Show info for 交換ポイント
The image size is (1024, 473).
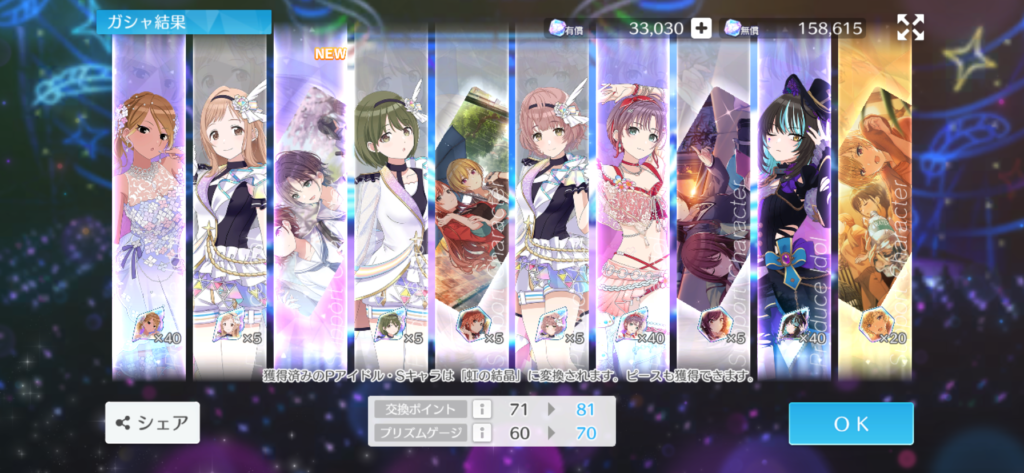coord(479,410)
